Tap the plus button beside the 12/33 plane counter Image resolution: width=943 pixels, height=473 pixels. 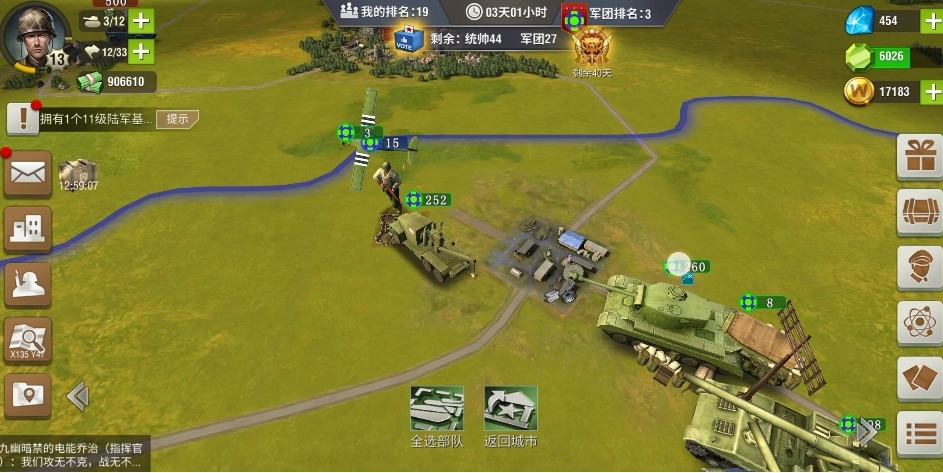click(141, 51)
